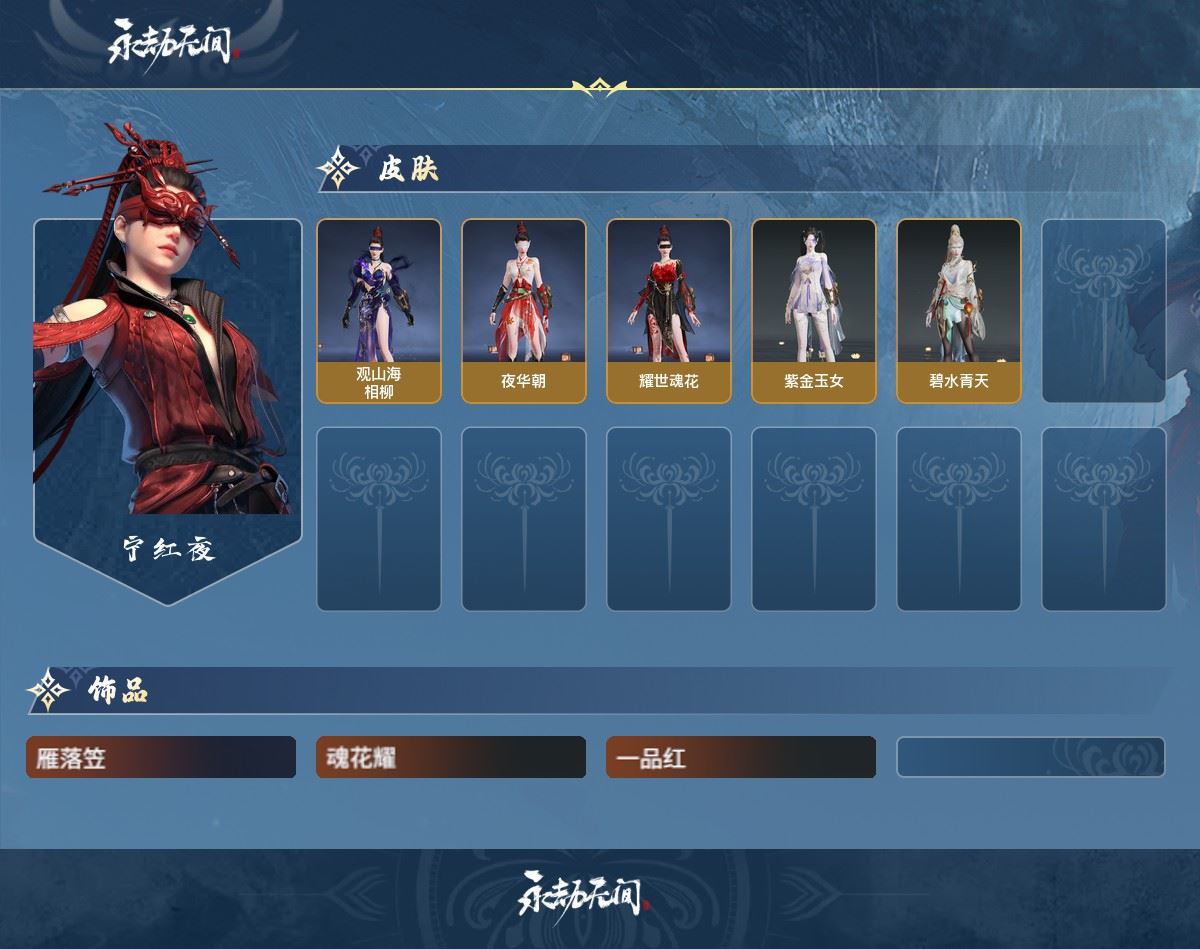The height and width of the screenshot is (949, 1200).
Task: Click the 宁红夜 character portrait card
Action: pos(168,400)
